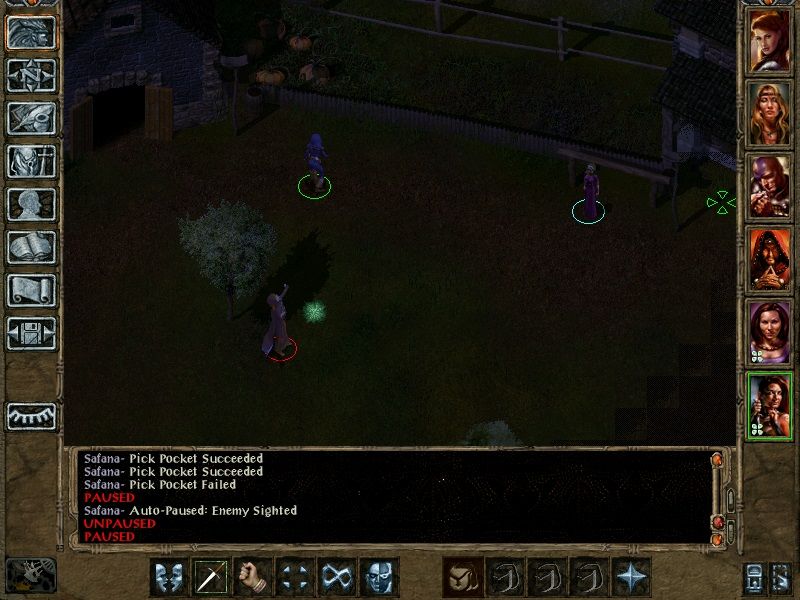
Task: Open the inventory screen button
Action: pos(32,161)
